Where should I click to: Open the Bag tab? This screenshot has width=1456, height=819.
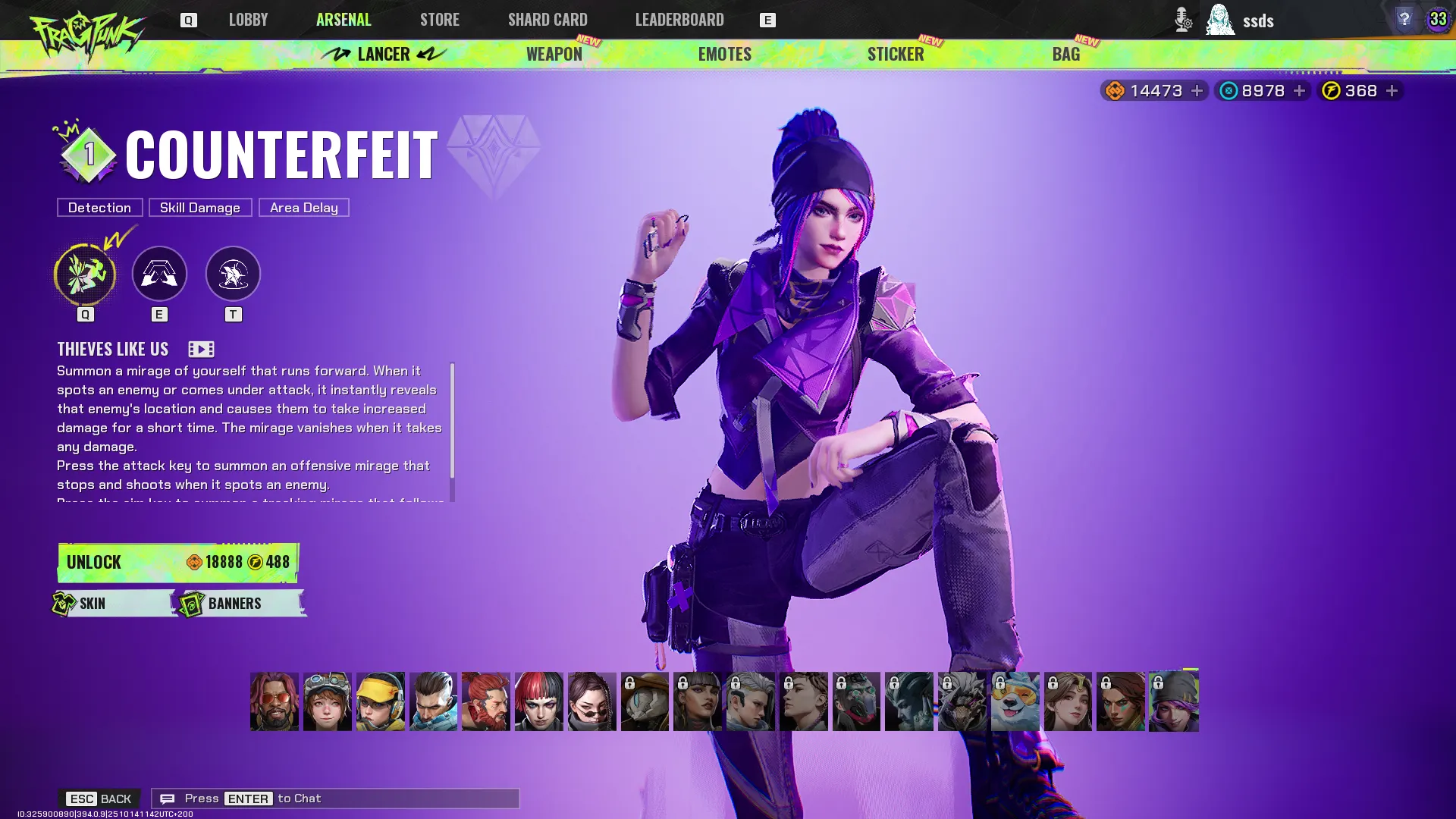[1065, 54]
